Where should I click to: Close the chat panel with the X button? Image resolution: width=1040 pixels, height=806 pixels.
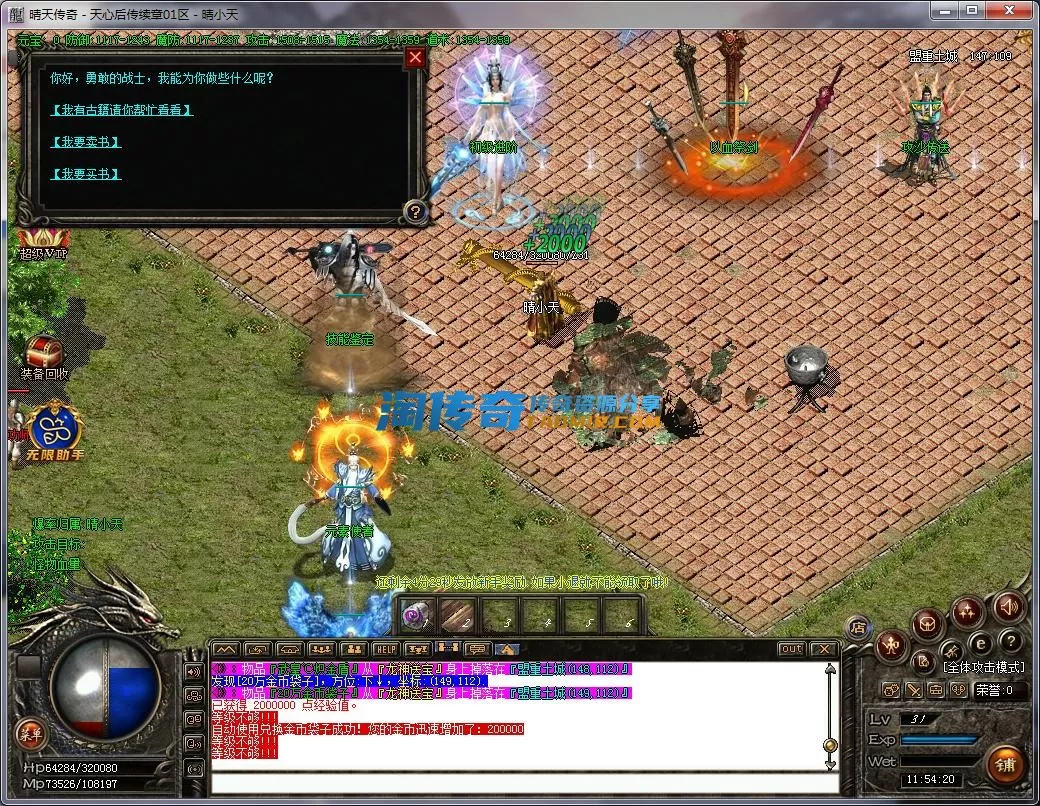[822, 649]
